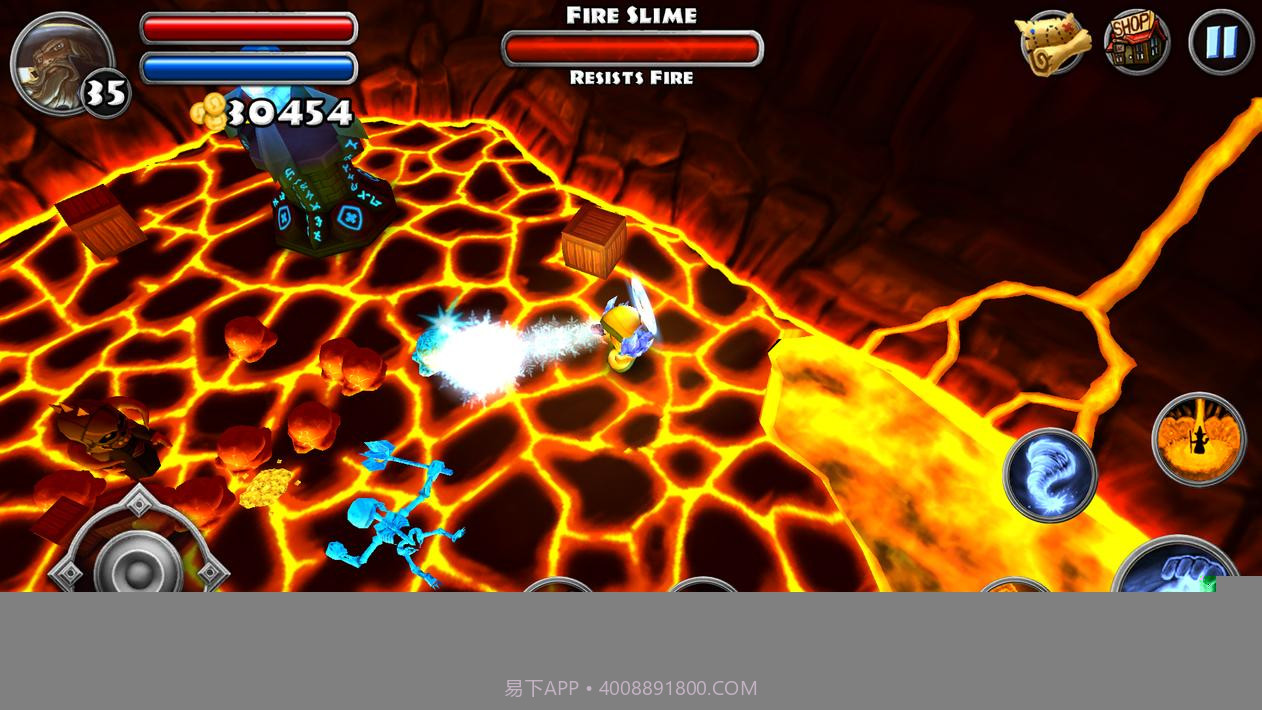
Task: Pause the game
Action: 1221,43
